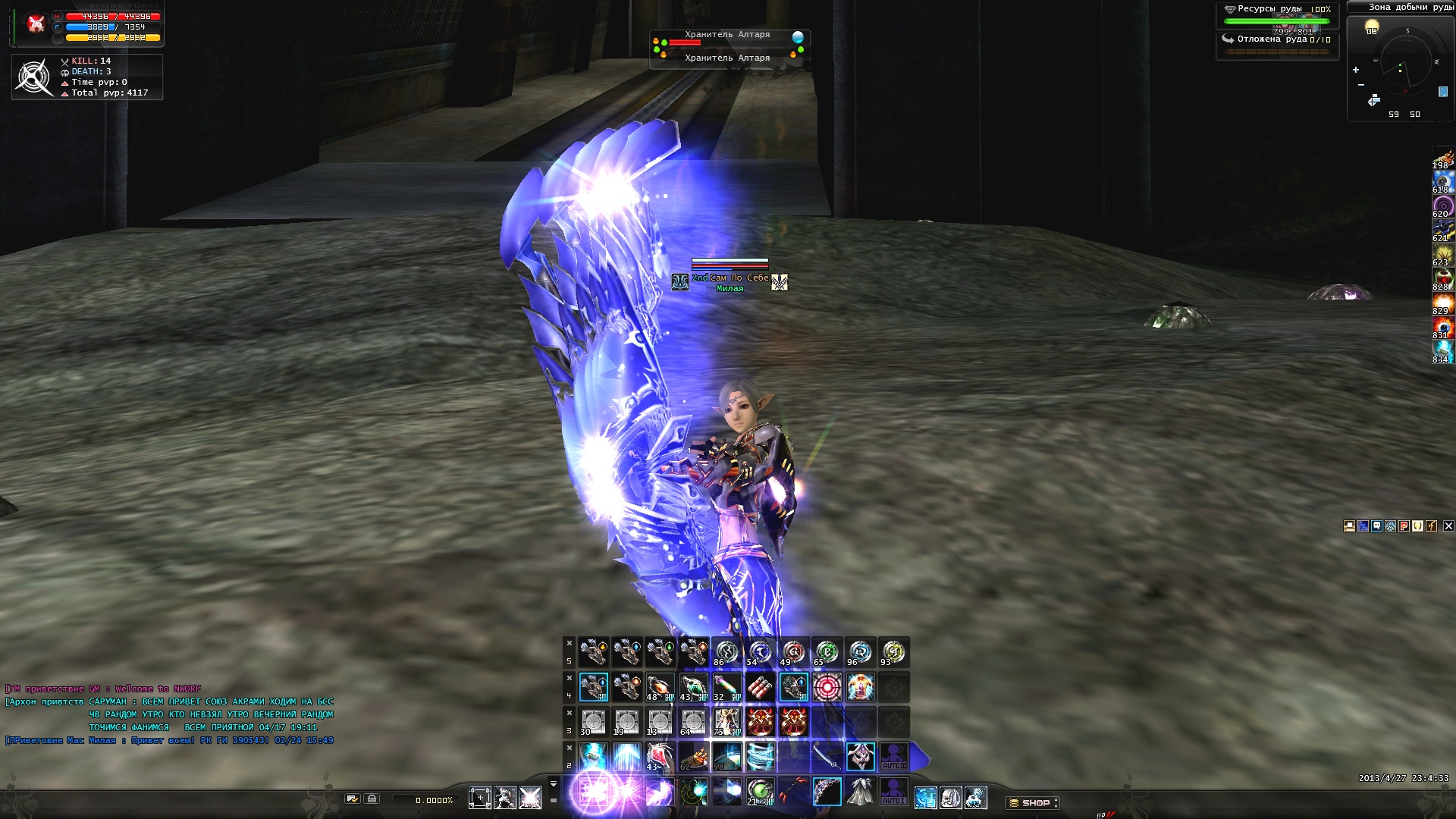The height and width of the screenshot is (819, 1456).
Task: Activate the blue whirlwind spiral skill
Action: (x=760, y=757)
